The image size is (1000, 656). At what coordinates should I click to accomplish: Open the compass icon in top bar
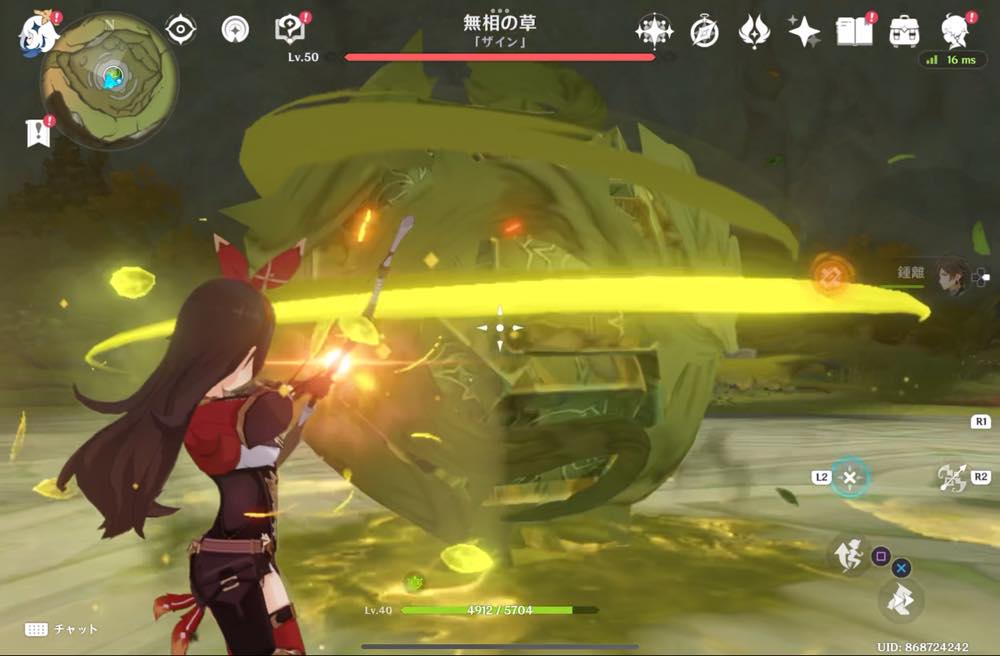704,32
